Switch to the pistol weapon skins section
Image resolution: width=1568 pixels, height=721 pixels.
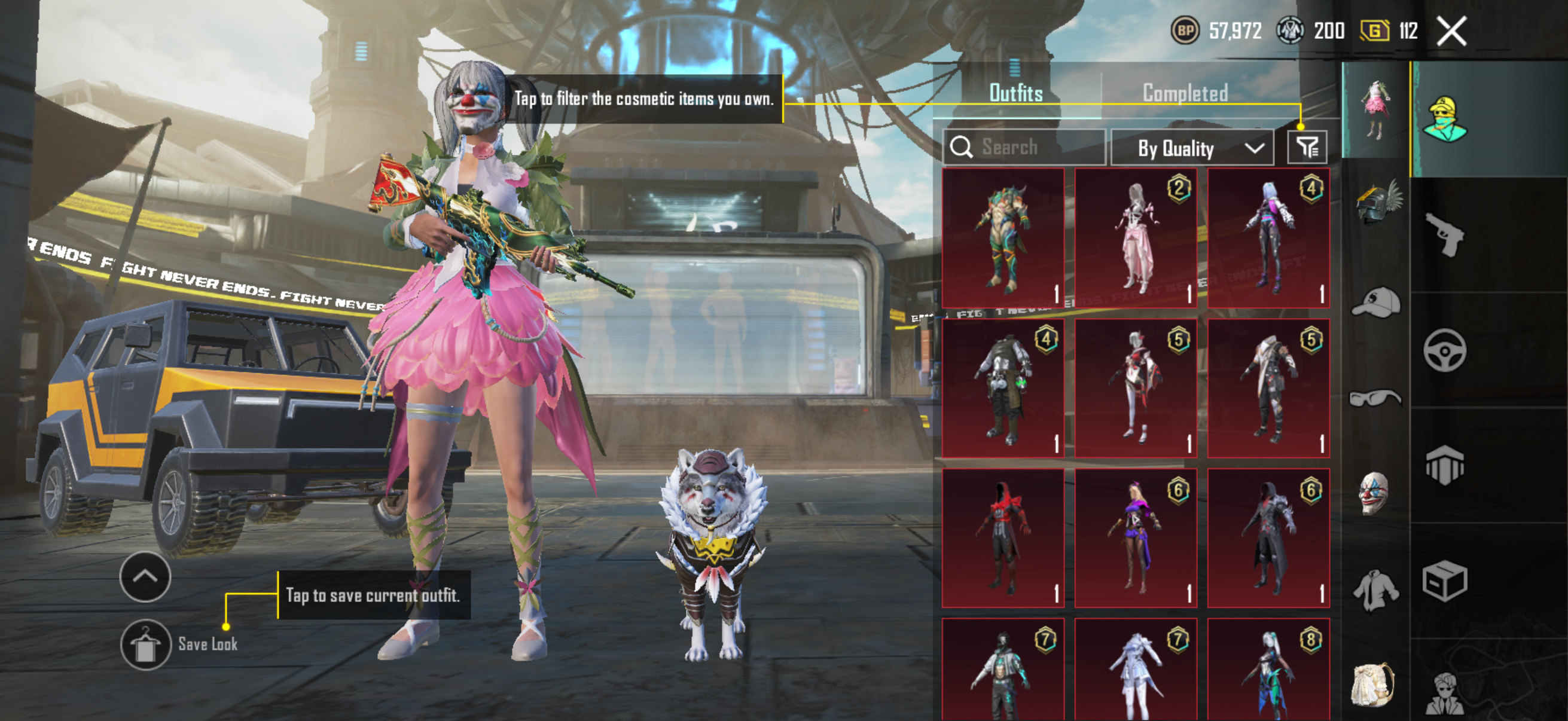[1445, 234]
